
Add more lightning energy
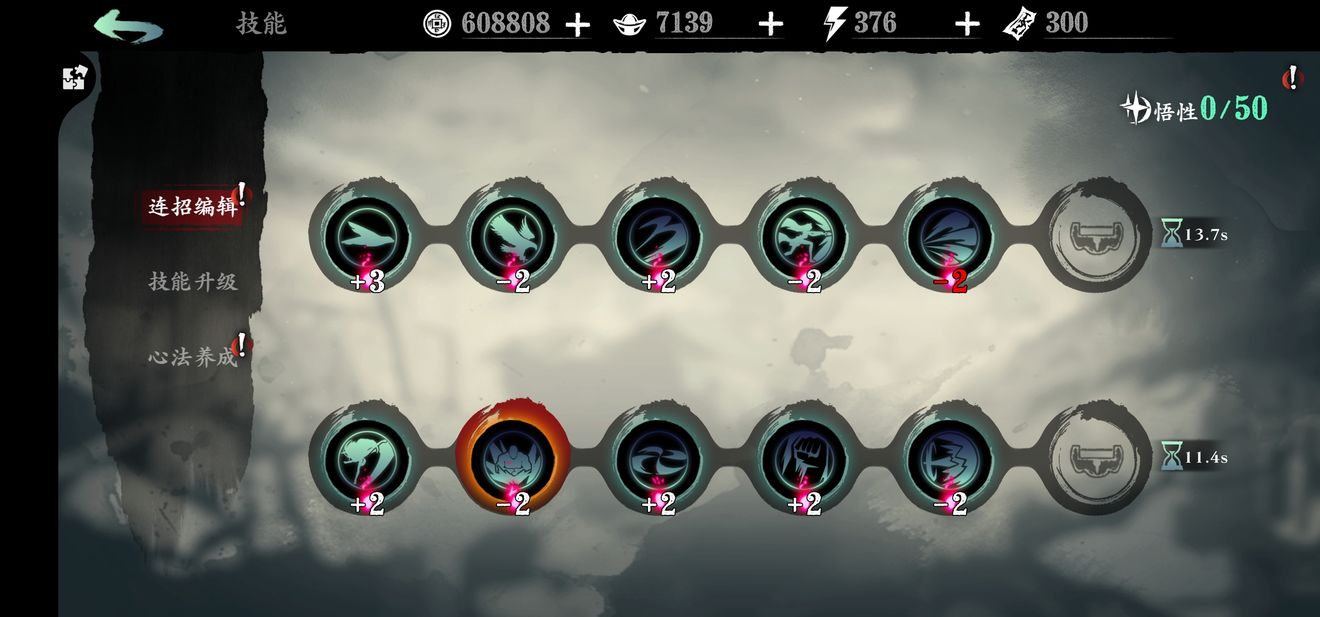click(x=966, y=25)
